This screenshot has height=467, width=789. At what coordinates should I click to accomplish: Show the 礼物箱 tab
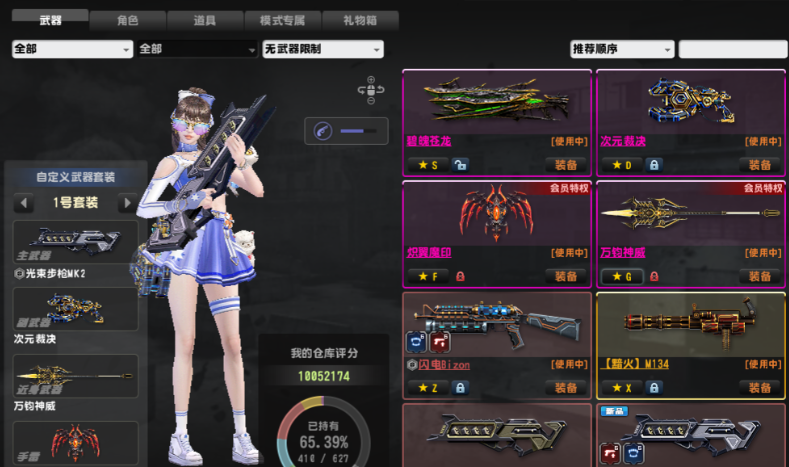(361, 20)
